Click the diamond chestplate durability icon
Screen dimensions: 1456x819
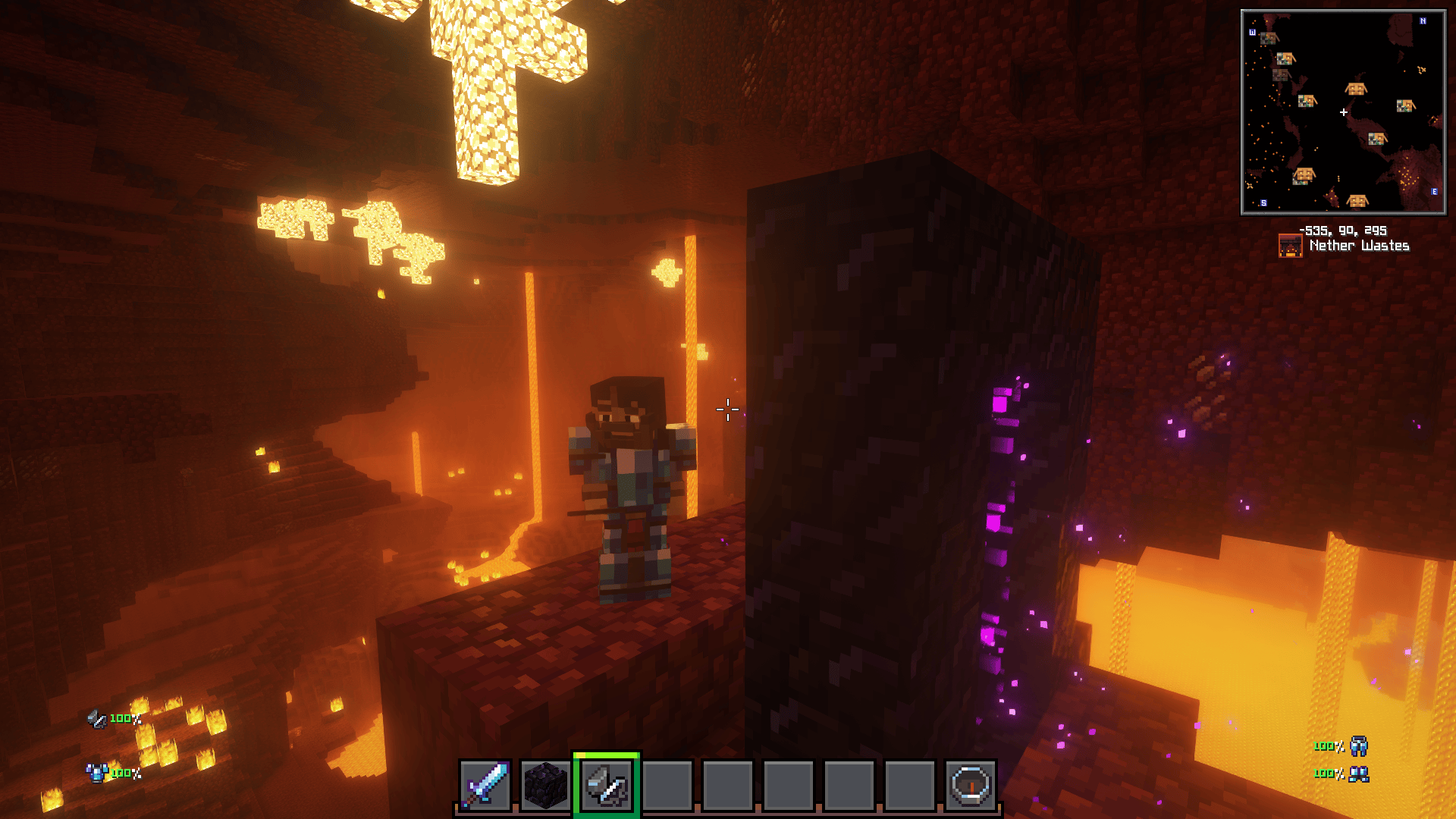97,775
